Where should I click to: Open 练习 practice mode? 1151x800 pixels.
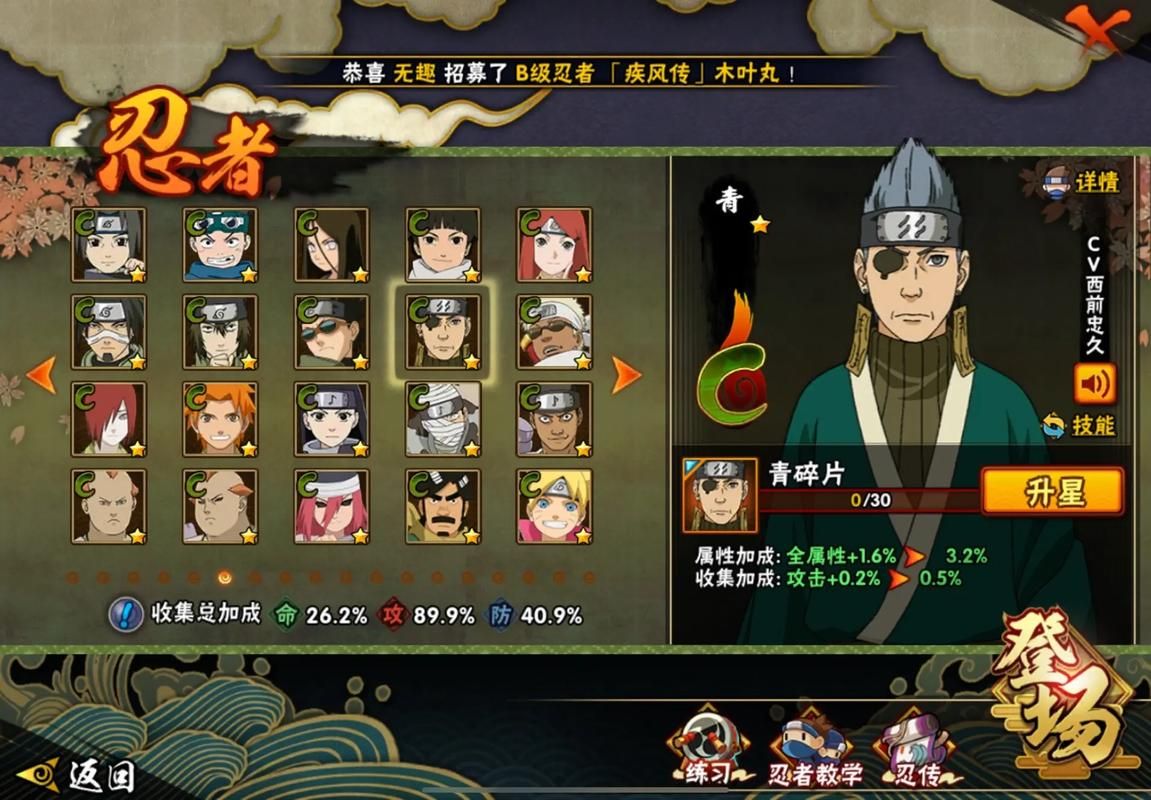[x=709, y=750]
